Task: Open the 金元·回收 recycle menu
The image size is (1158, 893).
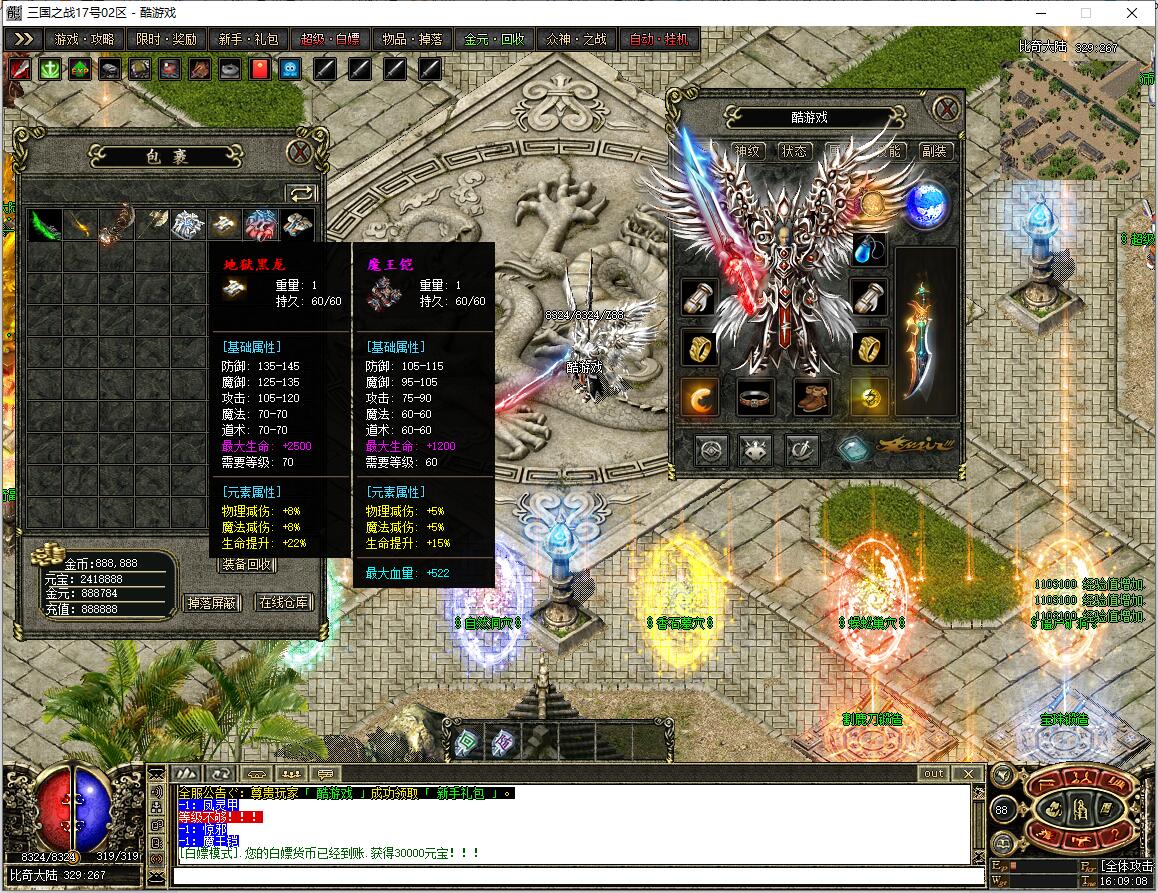Action: coord(494,39)
